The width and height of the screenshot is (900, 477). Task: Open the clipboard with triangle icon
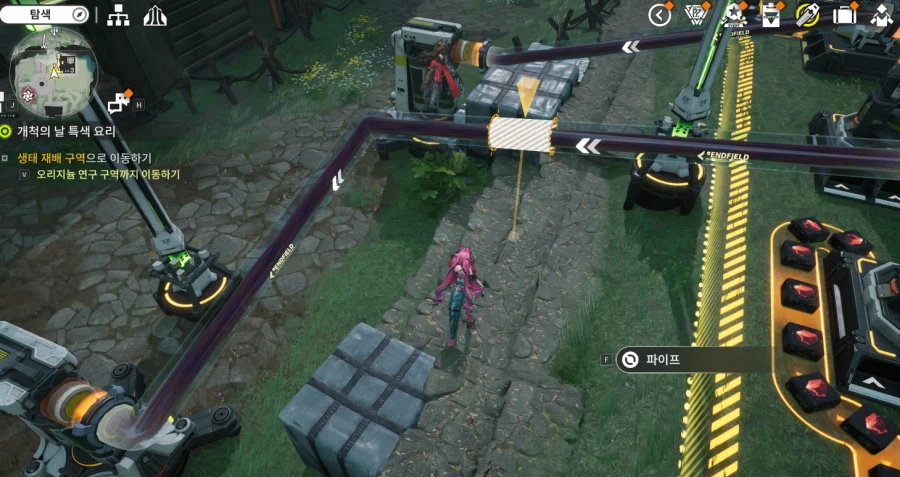771,15
